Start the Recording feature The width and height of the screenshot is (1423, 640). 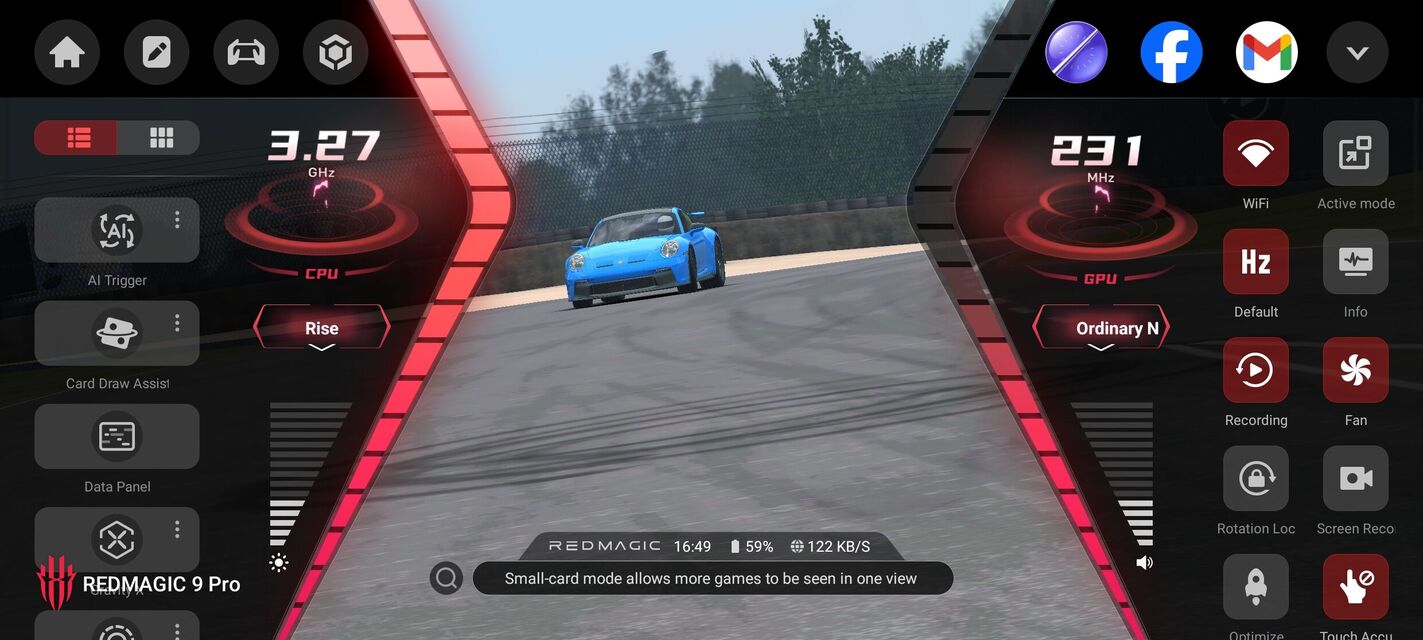(1256, 370)
